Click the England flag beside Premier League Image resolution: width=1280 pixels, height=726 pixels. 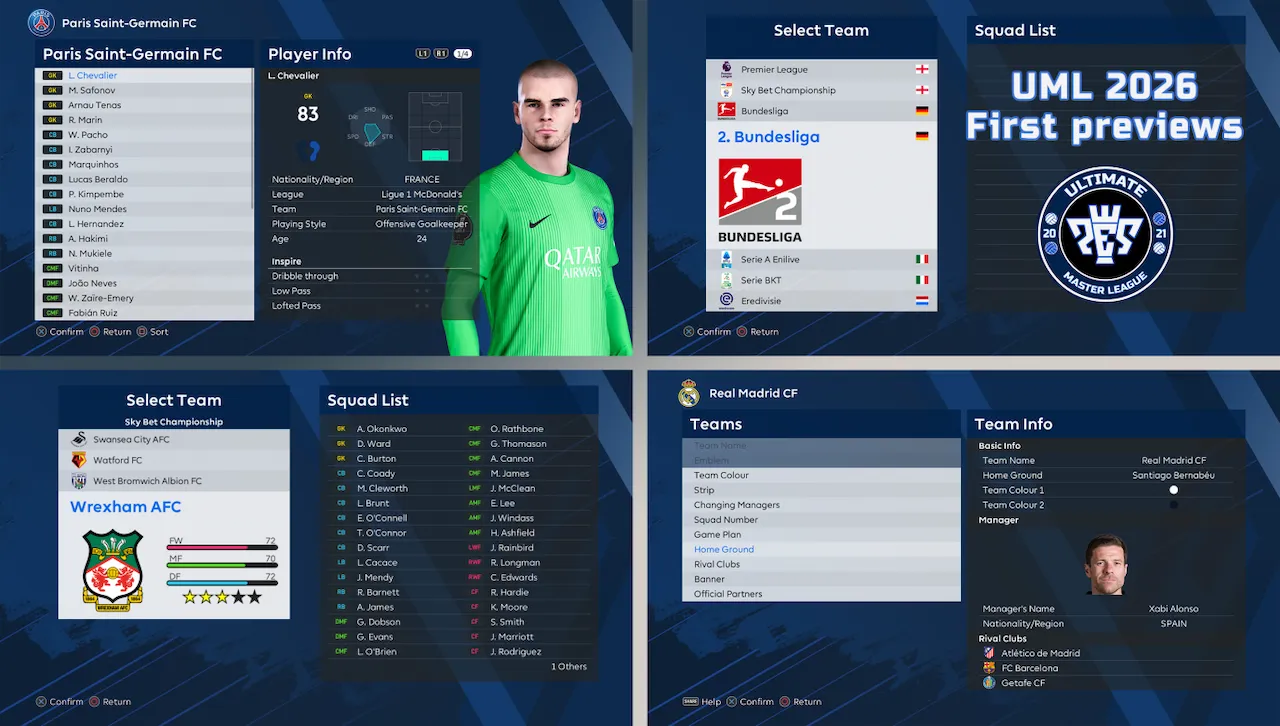click(x=924, y=71)
